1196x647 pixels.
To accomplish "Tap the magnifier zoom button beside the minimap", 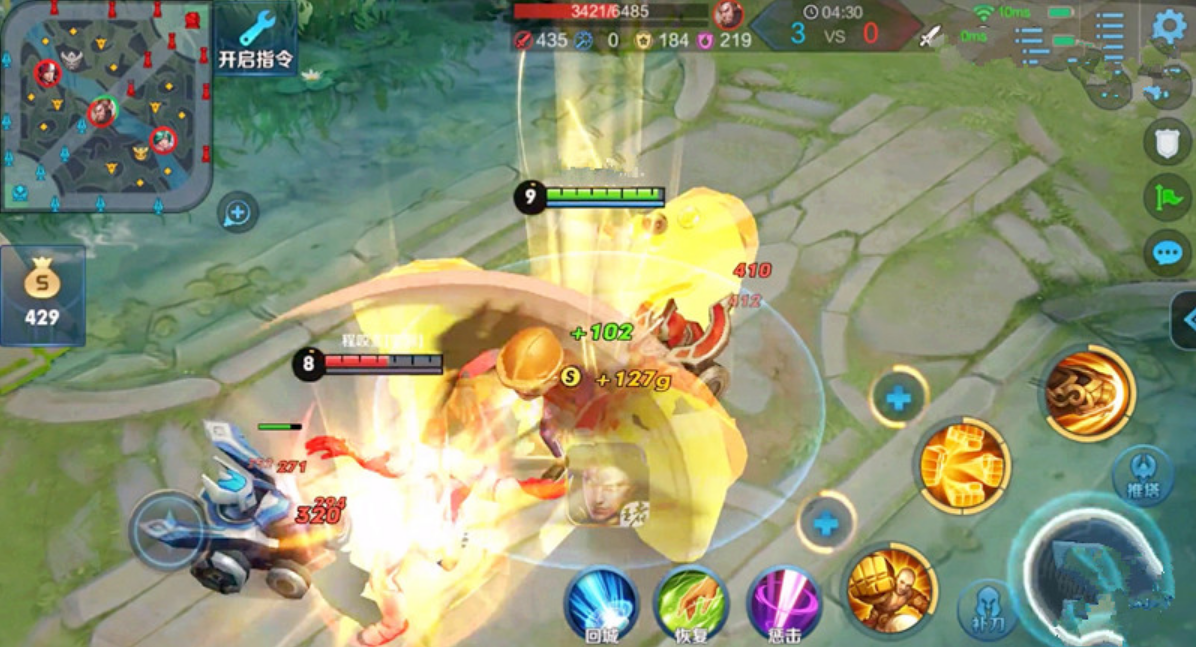I will [237, 212].
